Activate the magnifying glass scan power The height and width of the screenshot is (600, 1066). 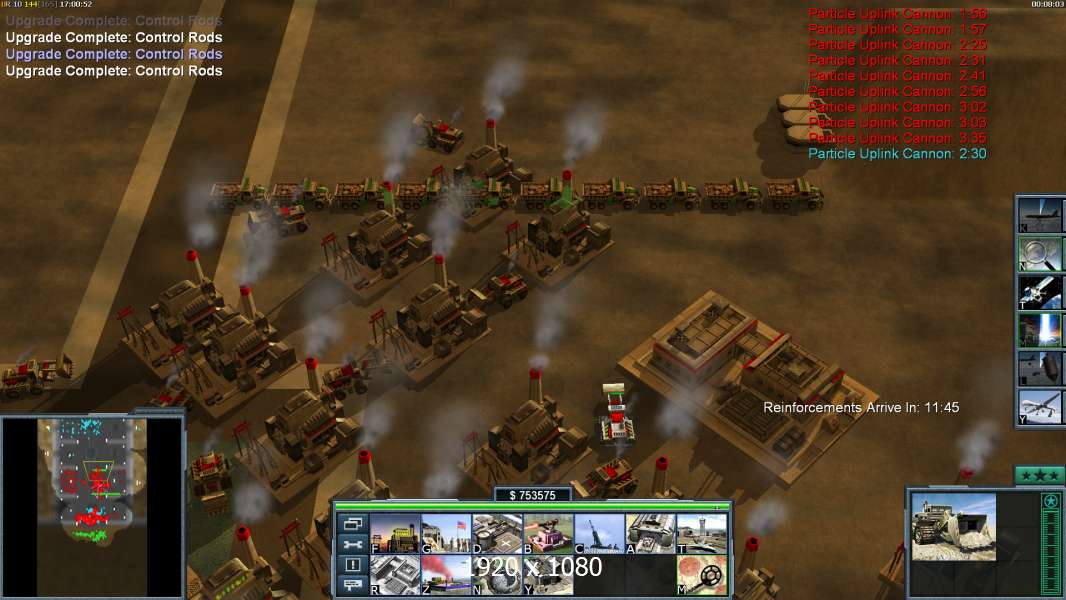tap(1039, 254)
